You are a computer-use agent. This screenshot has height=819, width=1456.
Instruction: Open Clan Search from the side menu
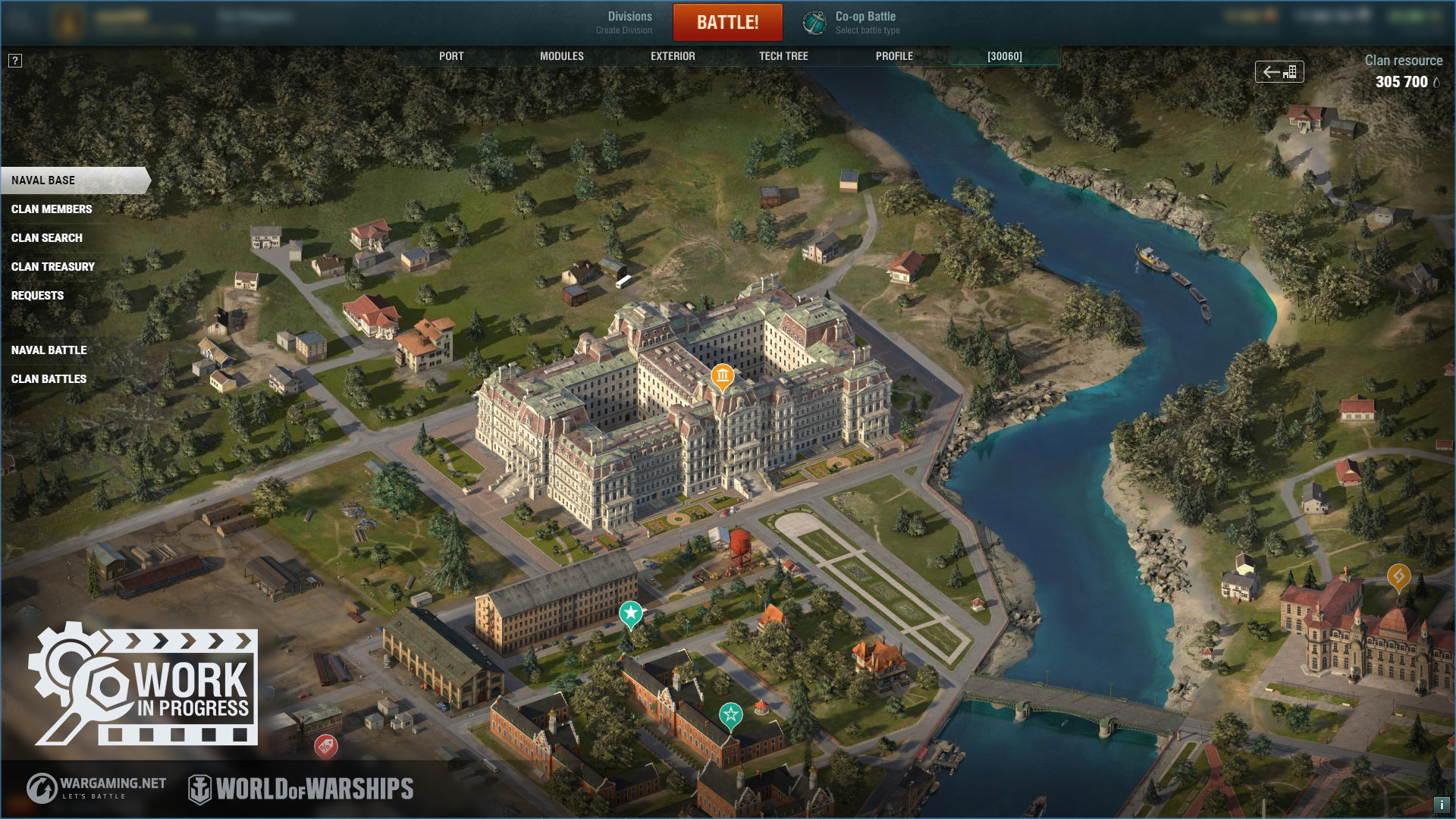click(47, 238)
